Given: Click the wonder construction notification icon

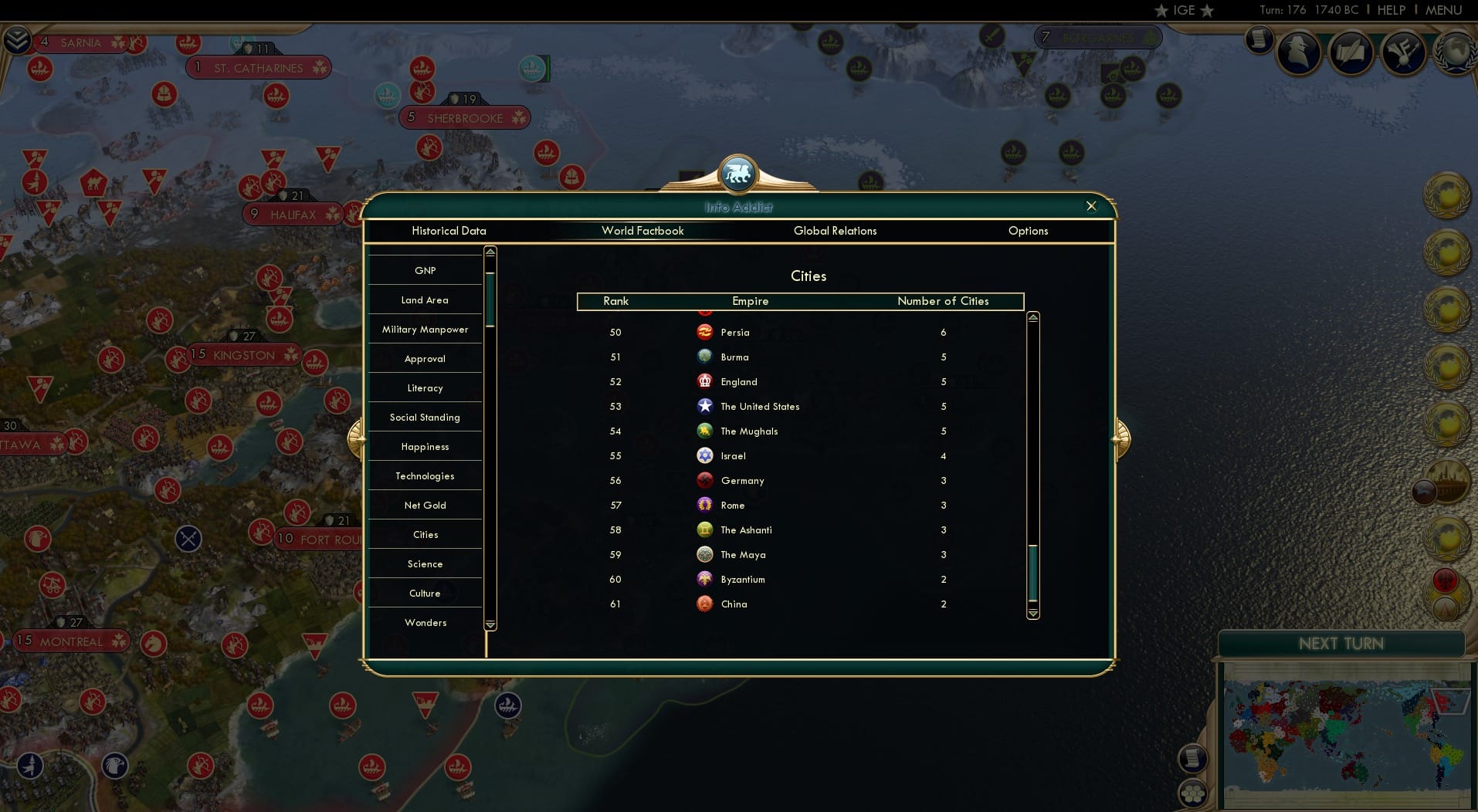Looking at the screenshot, I should (x=1449, y=482).
